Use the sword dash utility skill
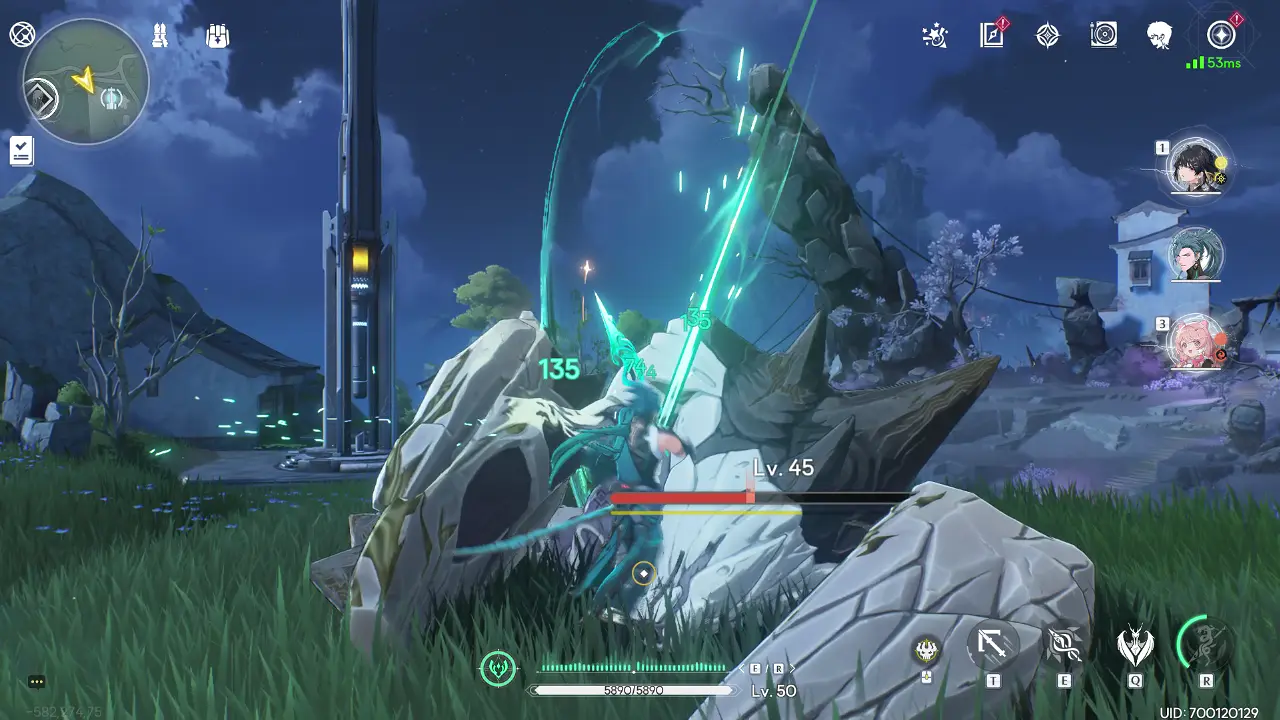 (993, 646)
